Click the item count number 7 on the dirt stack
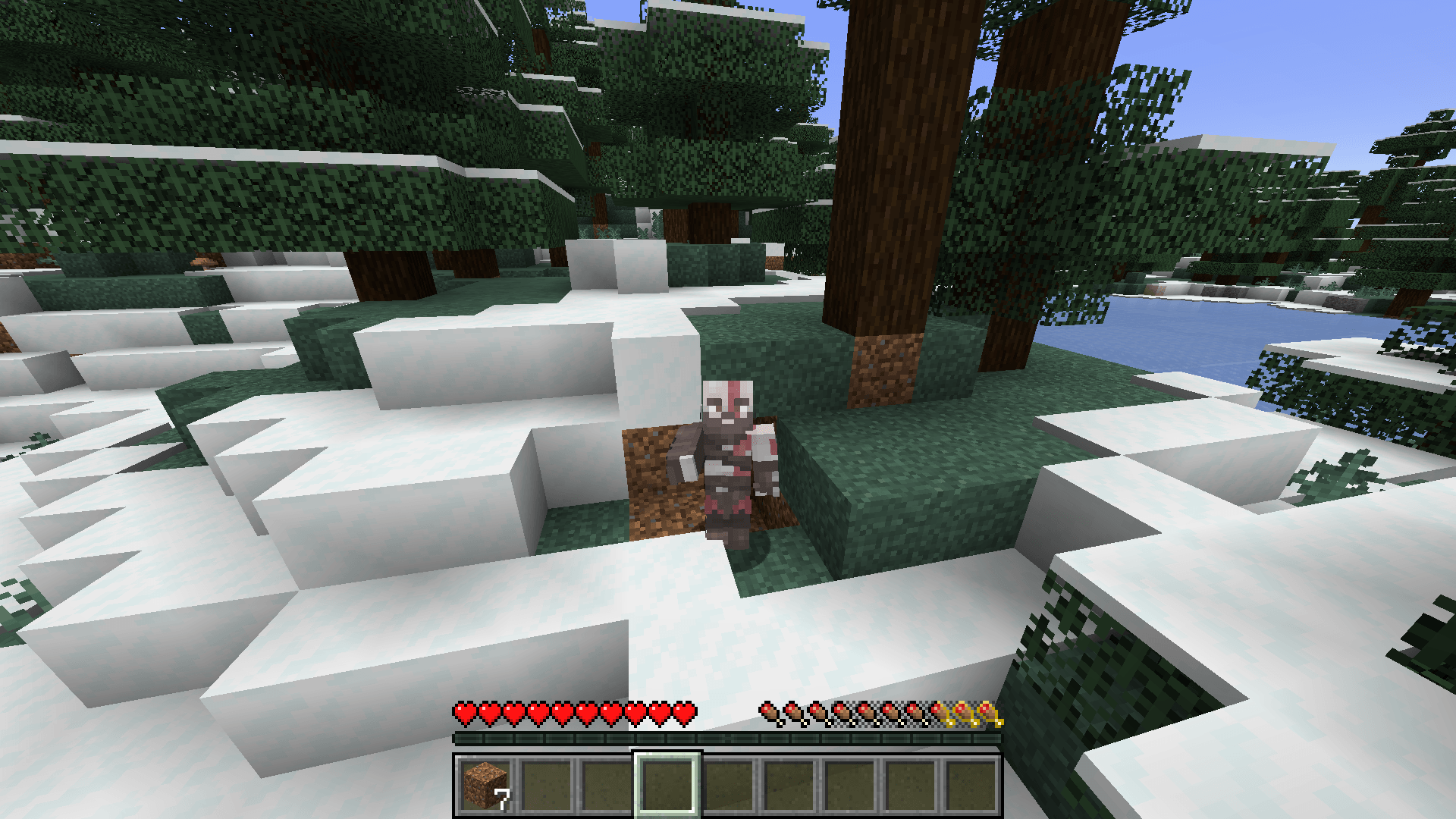This screenshot has width=1456, height=819. point(501,800)
